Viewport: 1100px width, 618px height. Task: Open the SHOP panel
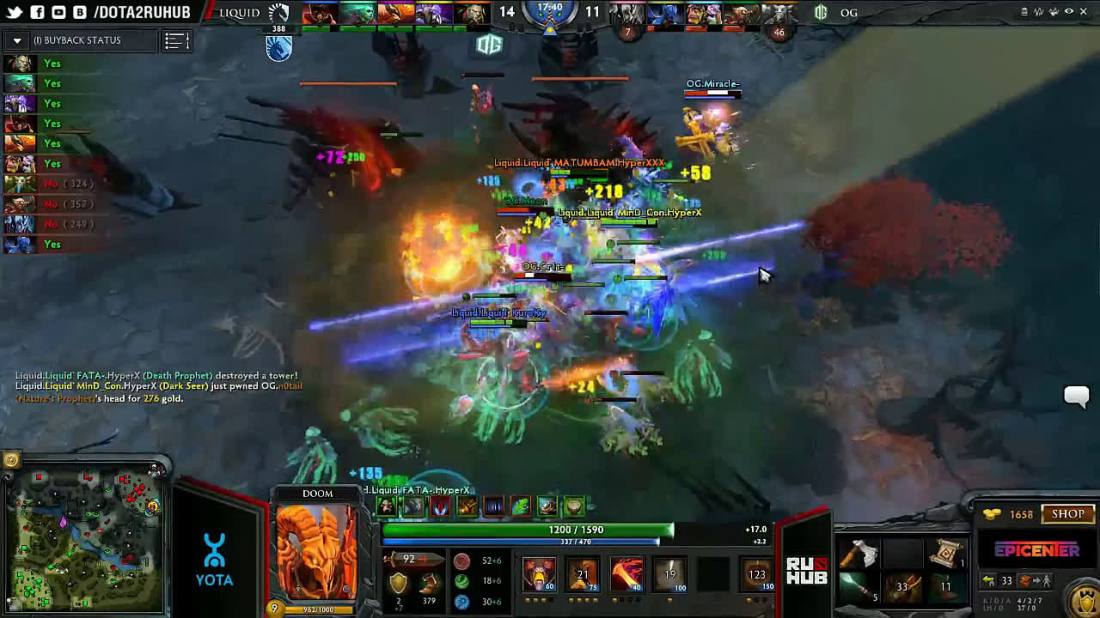[1067, 514]
